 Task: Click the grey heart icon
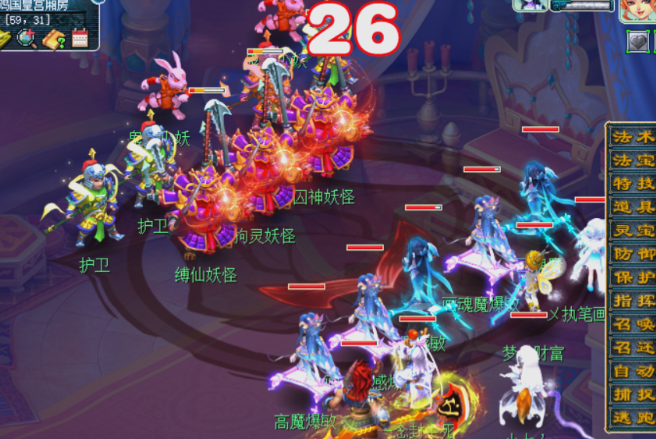pos(637,42)
